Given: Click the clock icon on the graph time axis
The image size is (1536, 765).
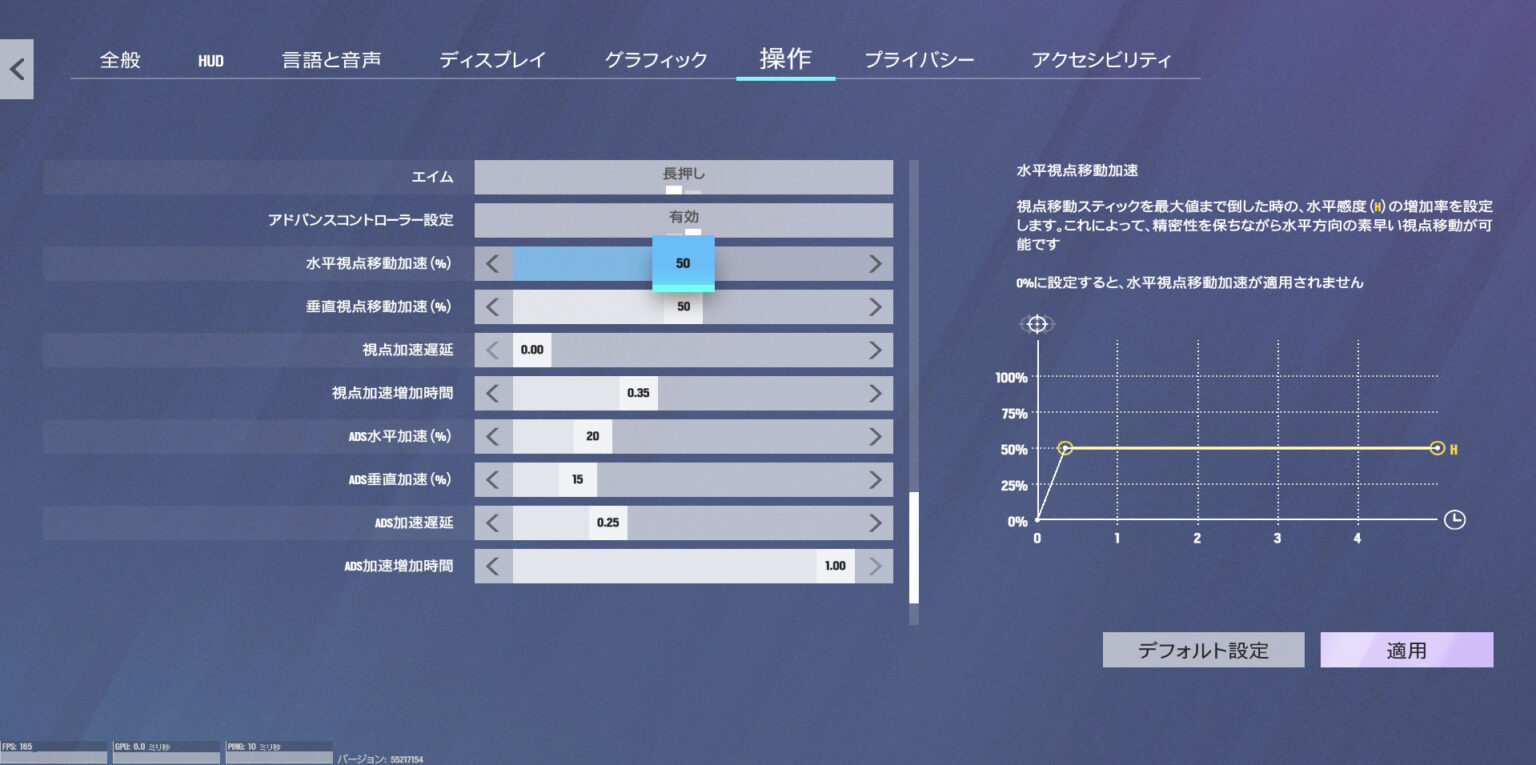Looking at the screenshot, I should pos(1457,520).
